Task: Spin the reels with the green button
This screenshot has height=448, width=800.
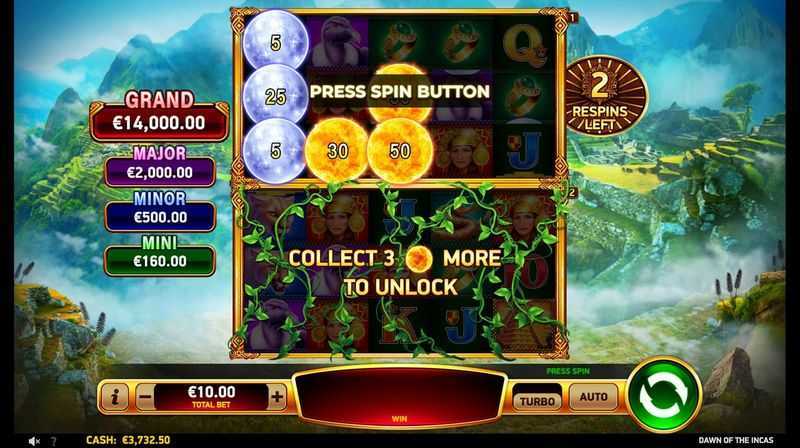Action: (665, 395)
